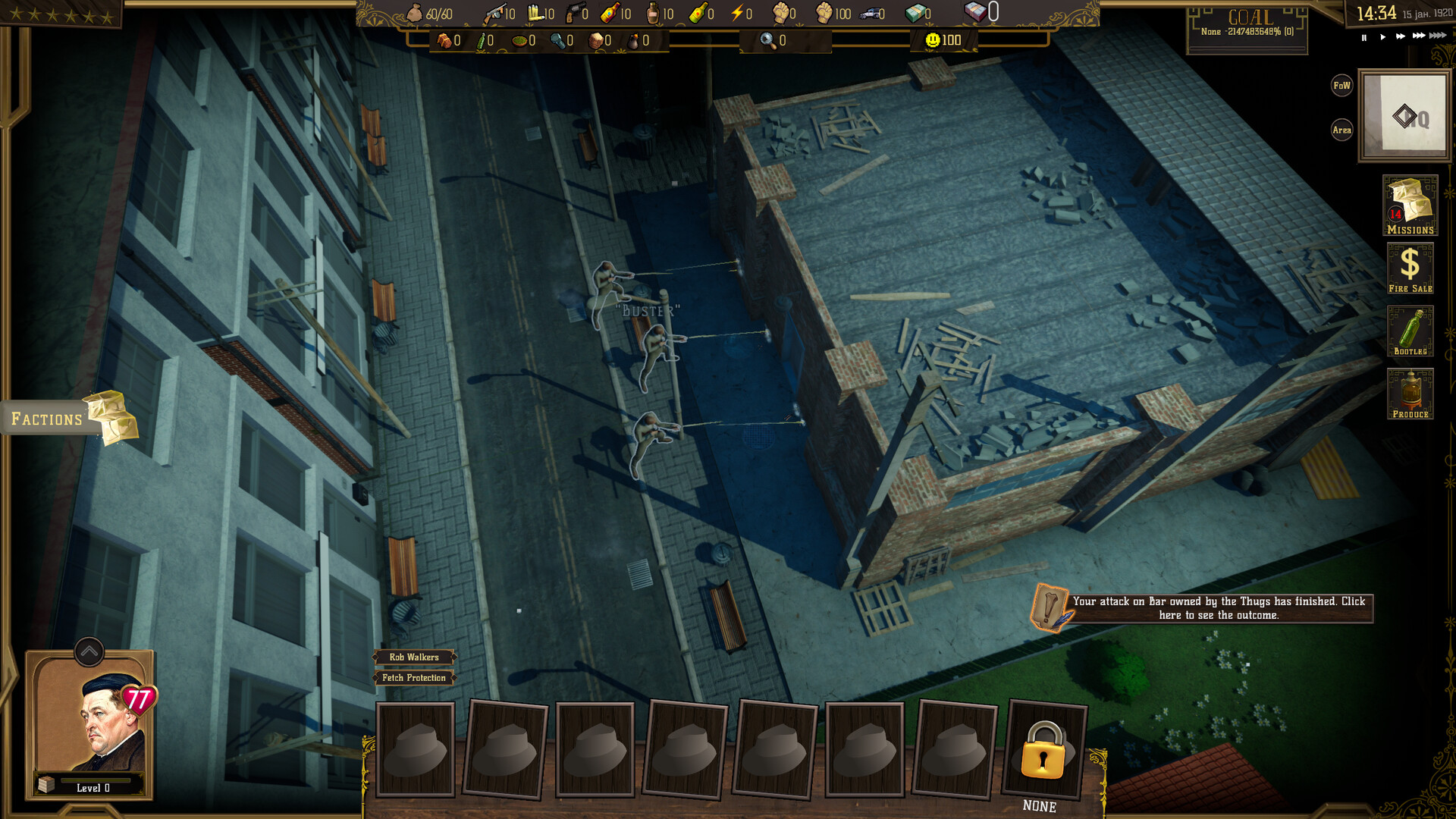Click the tommy gun resource icon
The width and height of the screenshot is (1456, 819).
494,13
